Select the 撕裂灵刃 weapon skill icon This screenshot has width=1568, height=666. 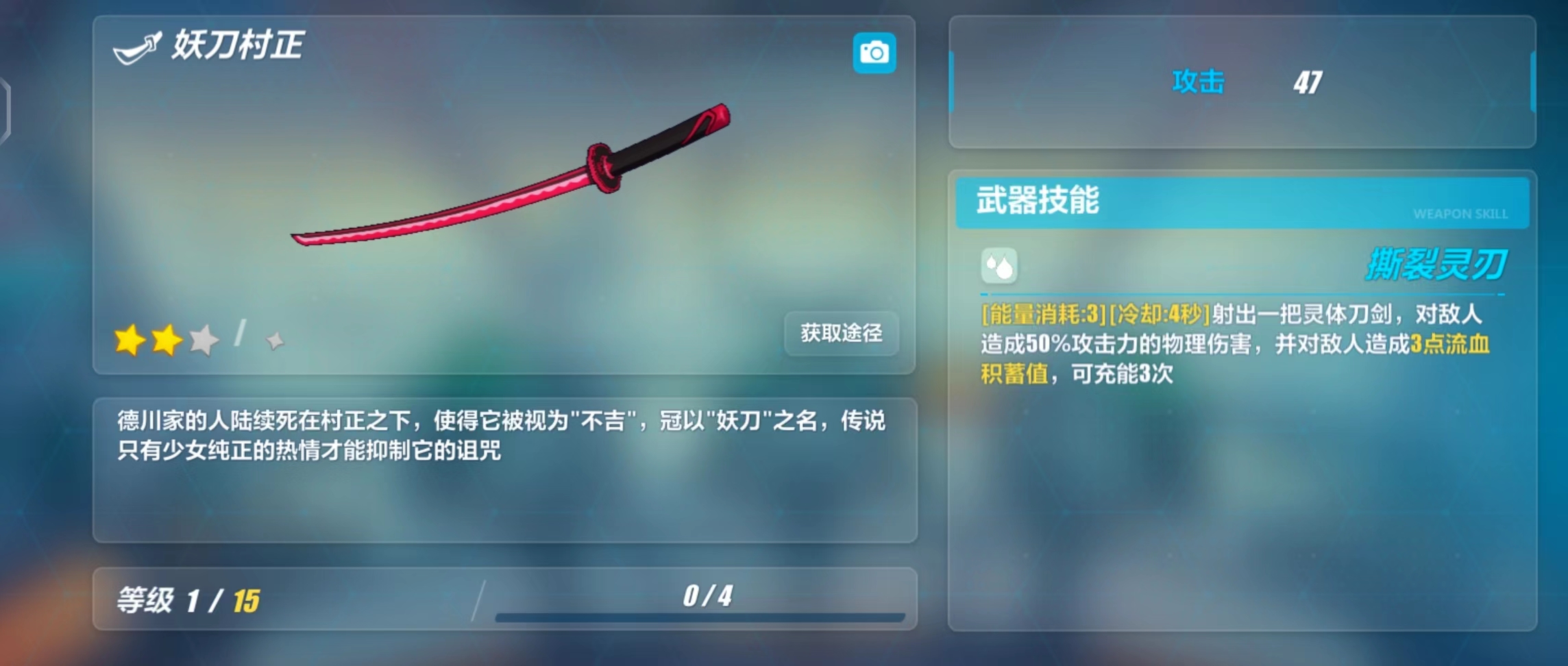tap(999, 266)
